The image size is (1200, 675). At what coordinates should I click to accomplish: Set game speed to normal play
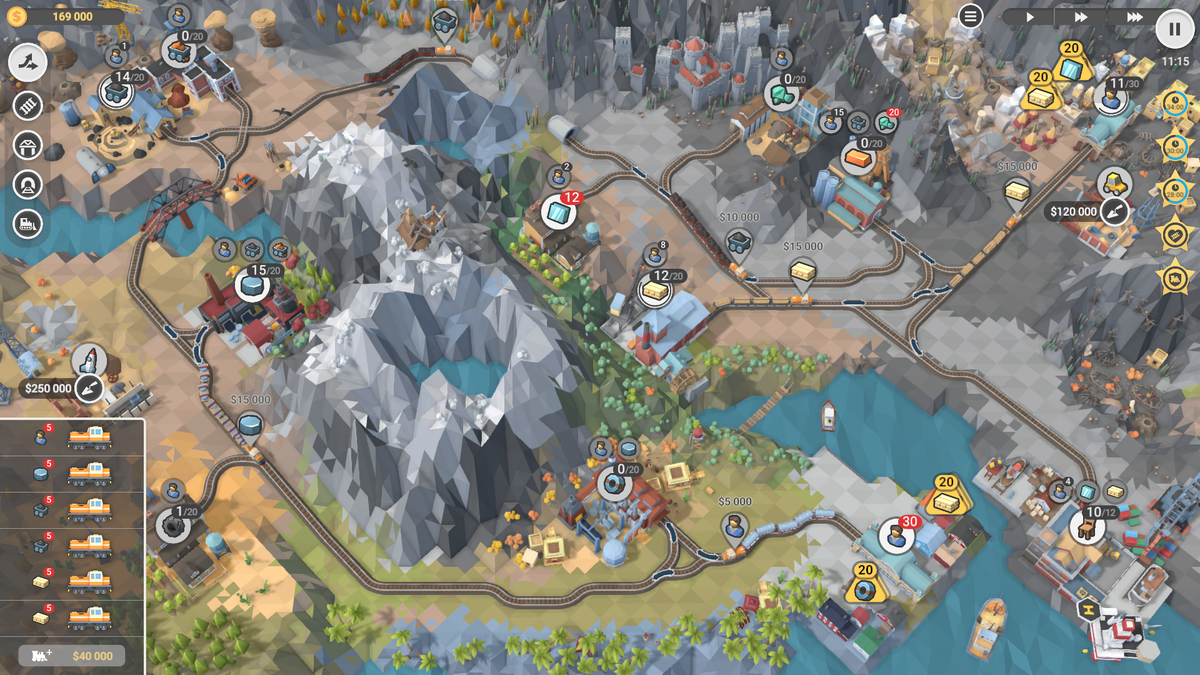(1030, 17)
